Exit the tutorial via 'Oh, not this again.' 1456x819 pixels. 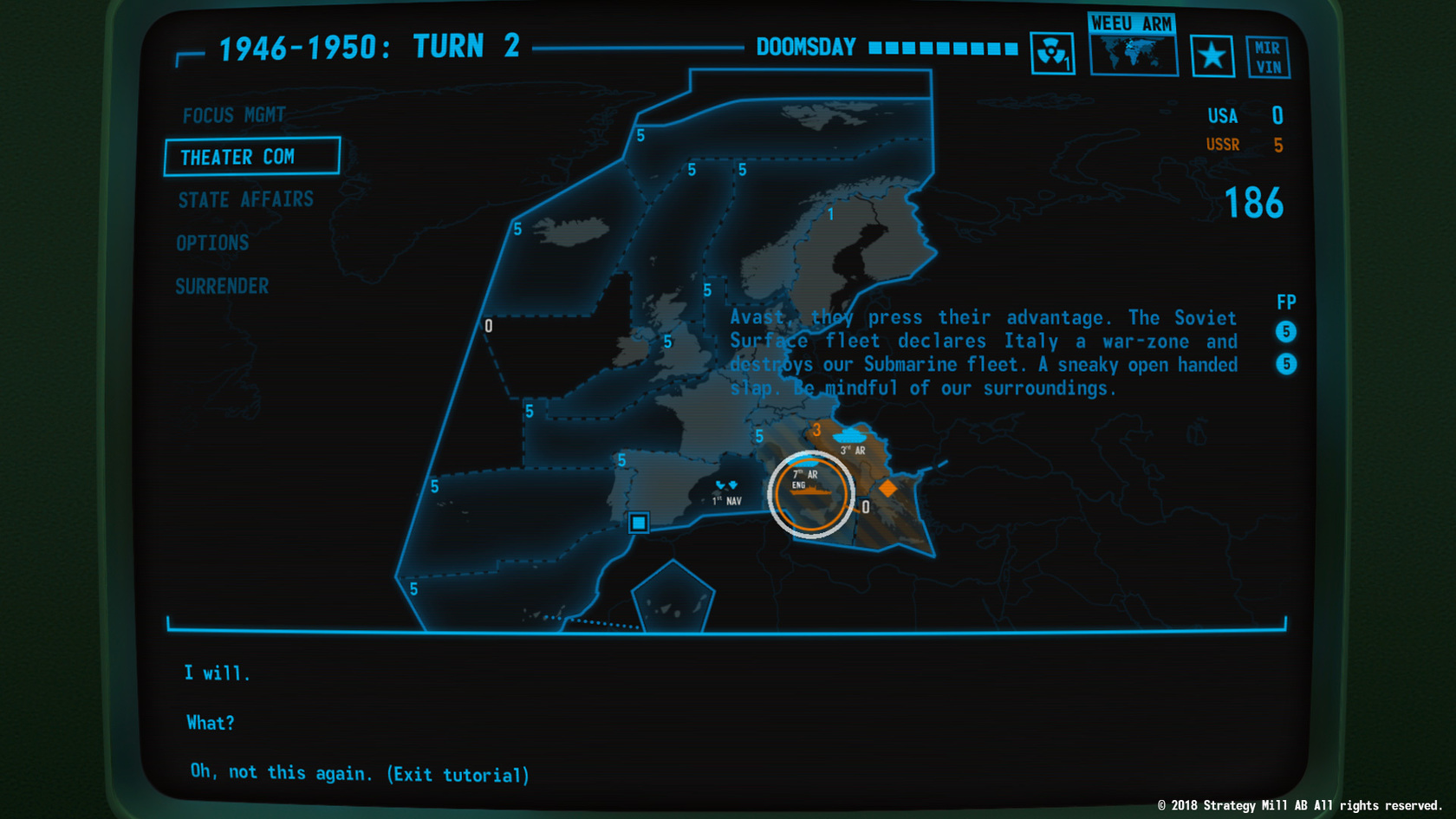tap(359, 773)
